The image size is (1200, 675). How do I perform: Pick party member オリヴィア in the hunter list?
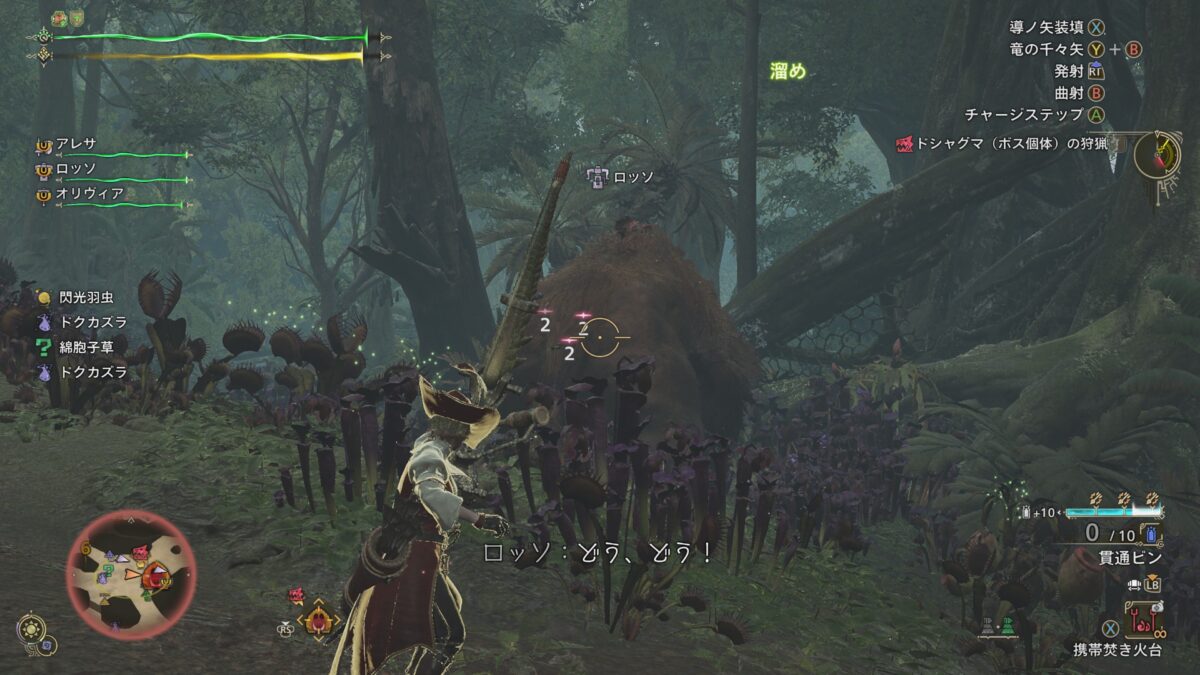coord(89,193)
